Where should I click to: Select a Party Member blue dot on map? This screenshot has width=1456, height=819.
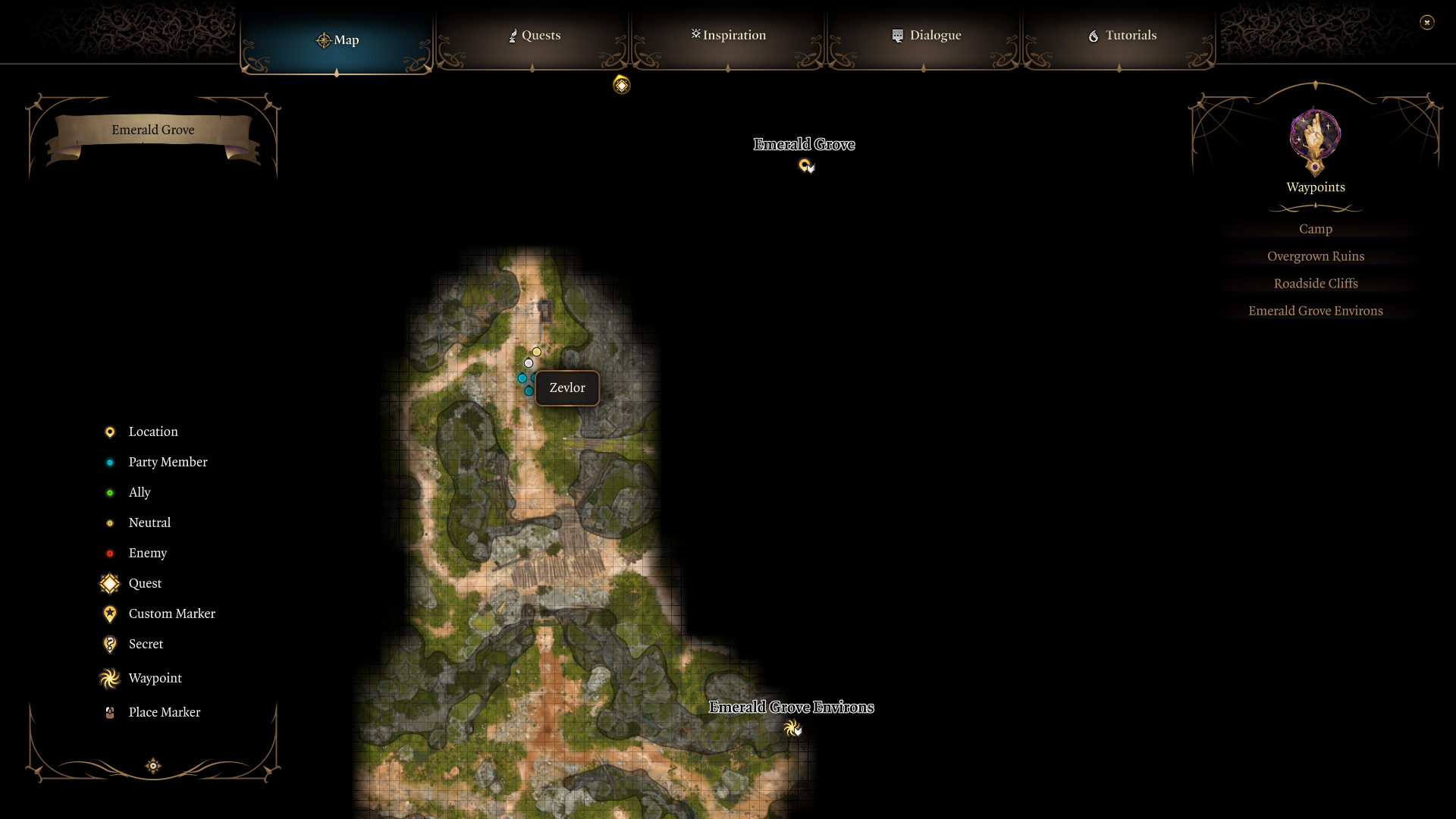point(522,378)
